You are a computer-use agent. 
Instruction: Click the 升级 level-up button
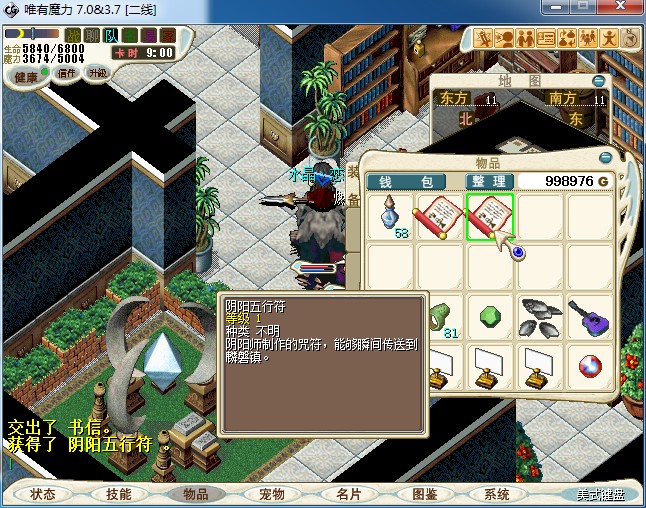click(x=98, y=73)
